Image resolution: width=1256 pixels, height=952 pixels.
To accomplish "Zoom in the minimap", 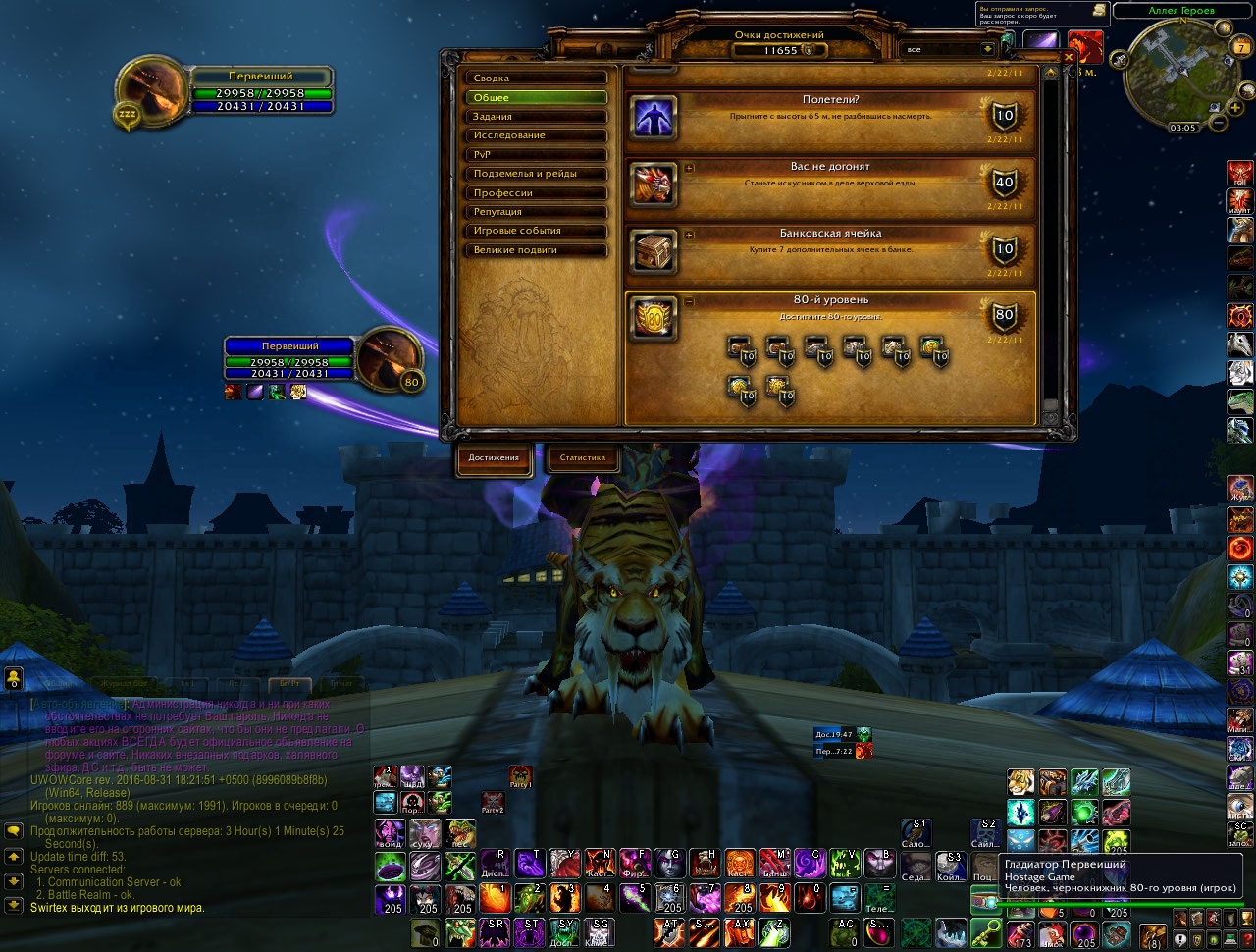I will 1234,108.
